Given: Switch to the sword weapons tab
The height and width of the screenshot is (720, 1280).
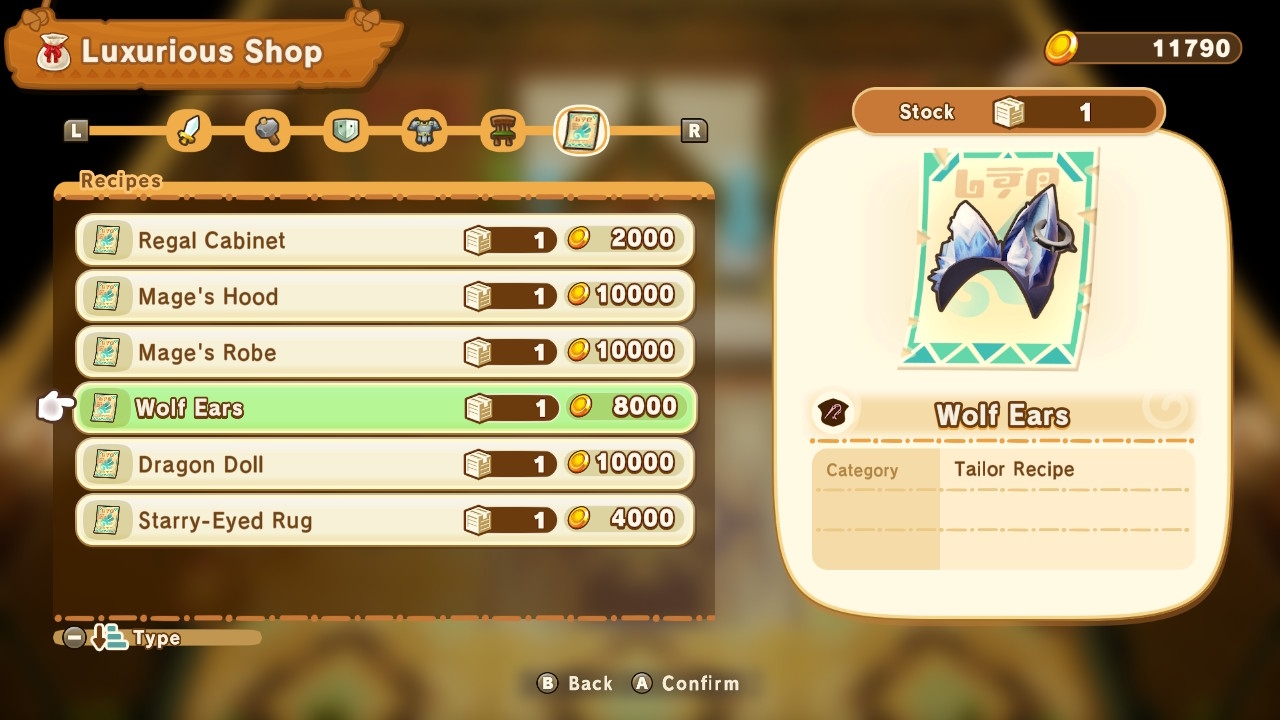Looking at the screenshot, I should (189, 131).
